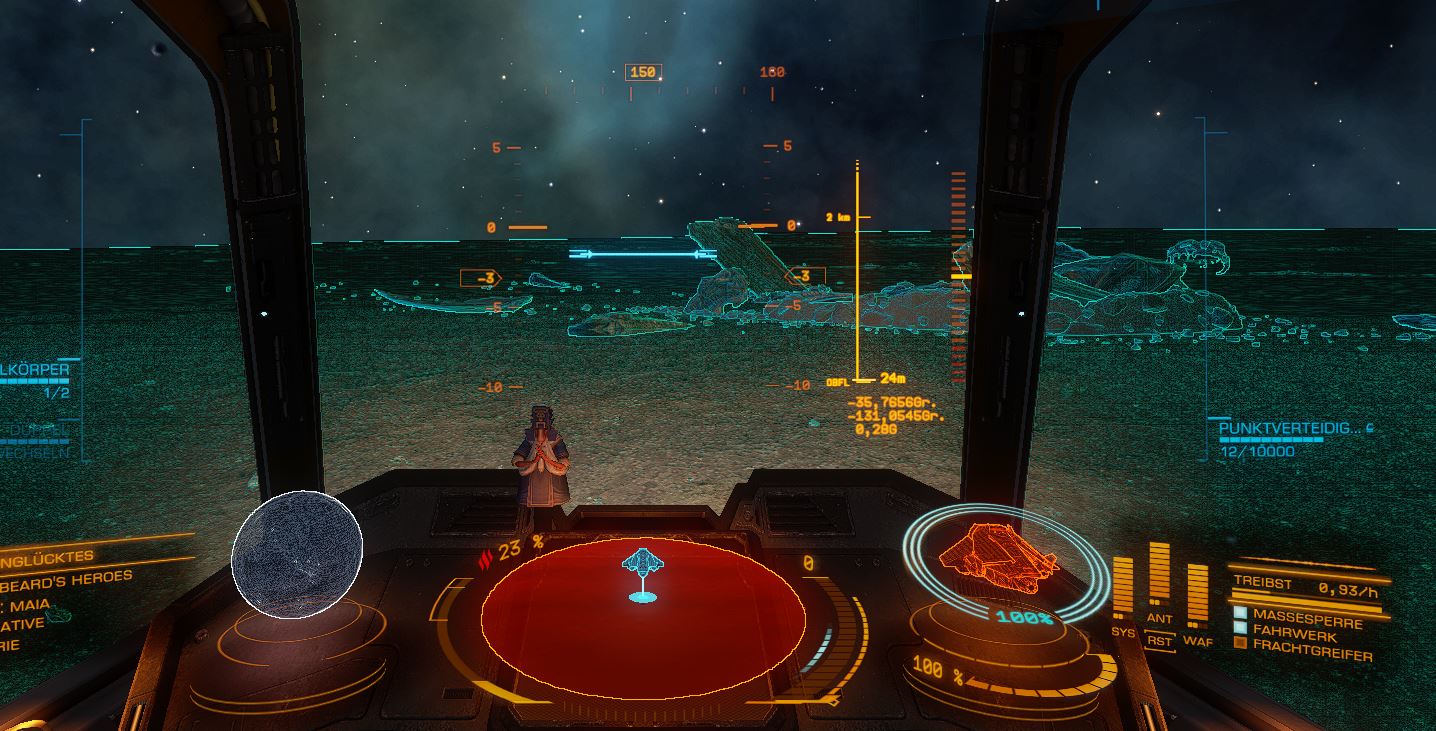This screenshot has height=731, width=1436.
Task: Click the 150 compass heading box
Action: click(643, 72)
